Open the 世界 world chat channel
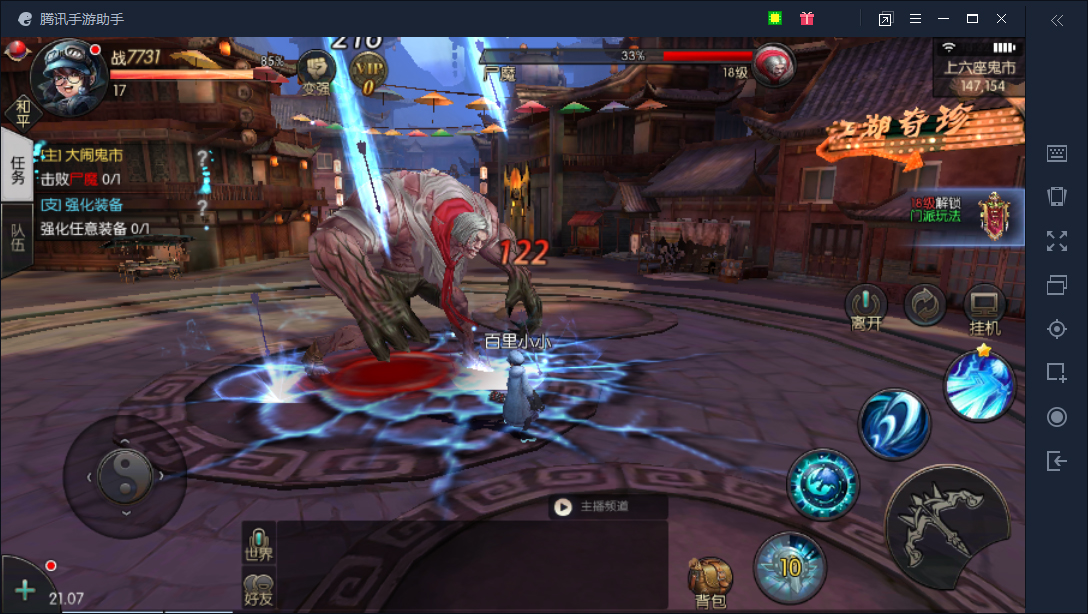The image size is (1088, 614). tap(259, 544)
